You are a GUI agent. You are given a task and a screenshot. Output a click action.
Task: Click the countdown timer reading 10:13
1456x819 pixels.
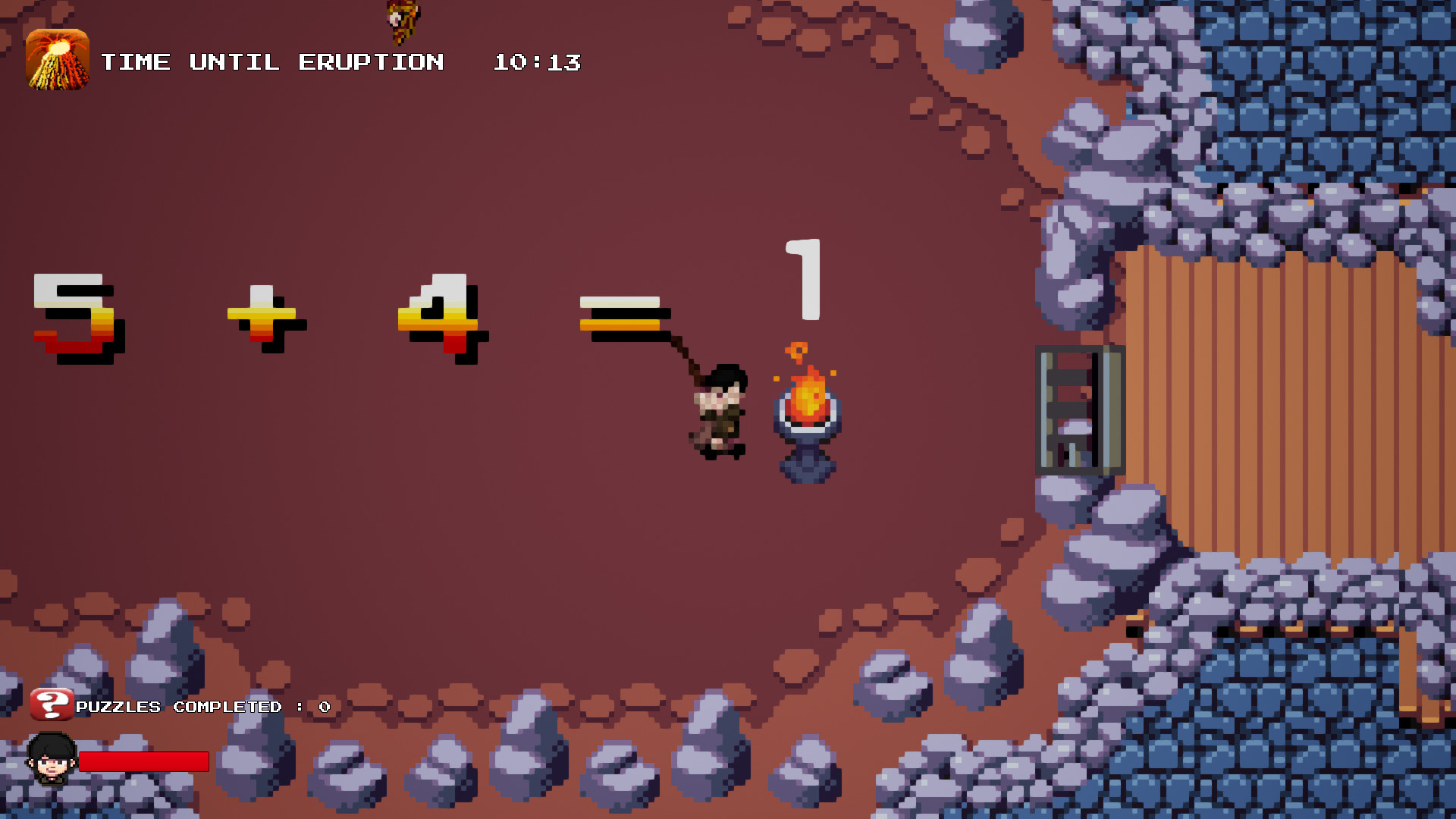coord(535,62)
